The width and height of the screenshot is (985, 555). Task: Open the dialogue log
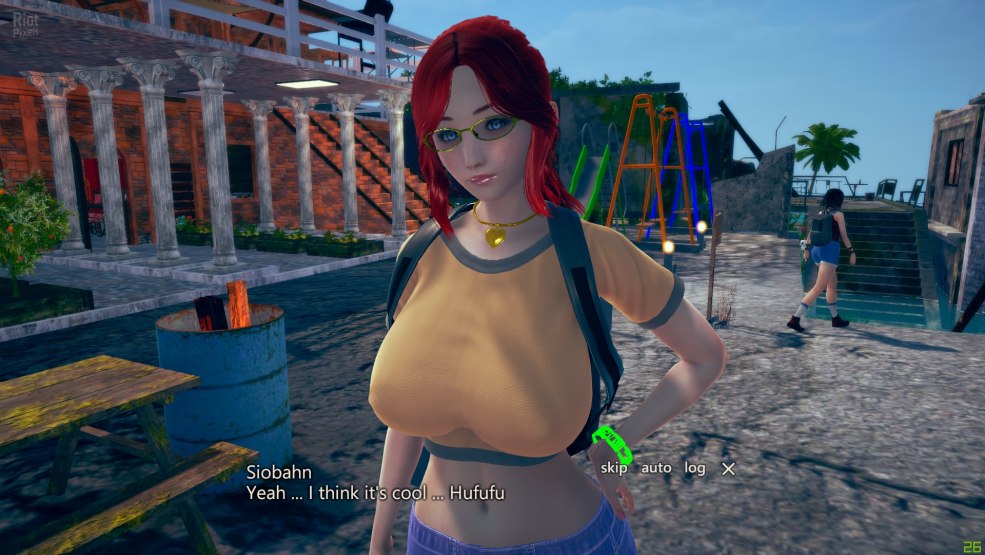click(695, 468)
